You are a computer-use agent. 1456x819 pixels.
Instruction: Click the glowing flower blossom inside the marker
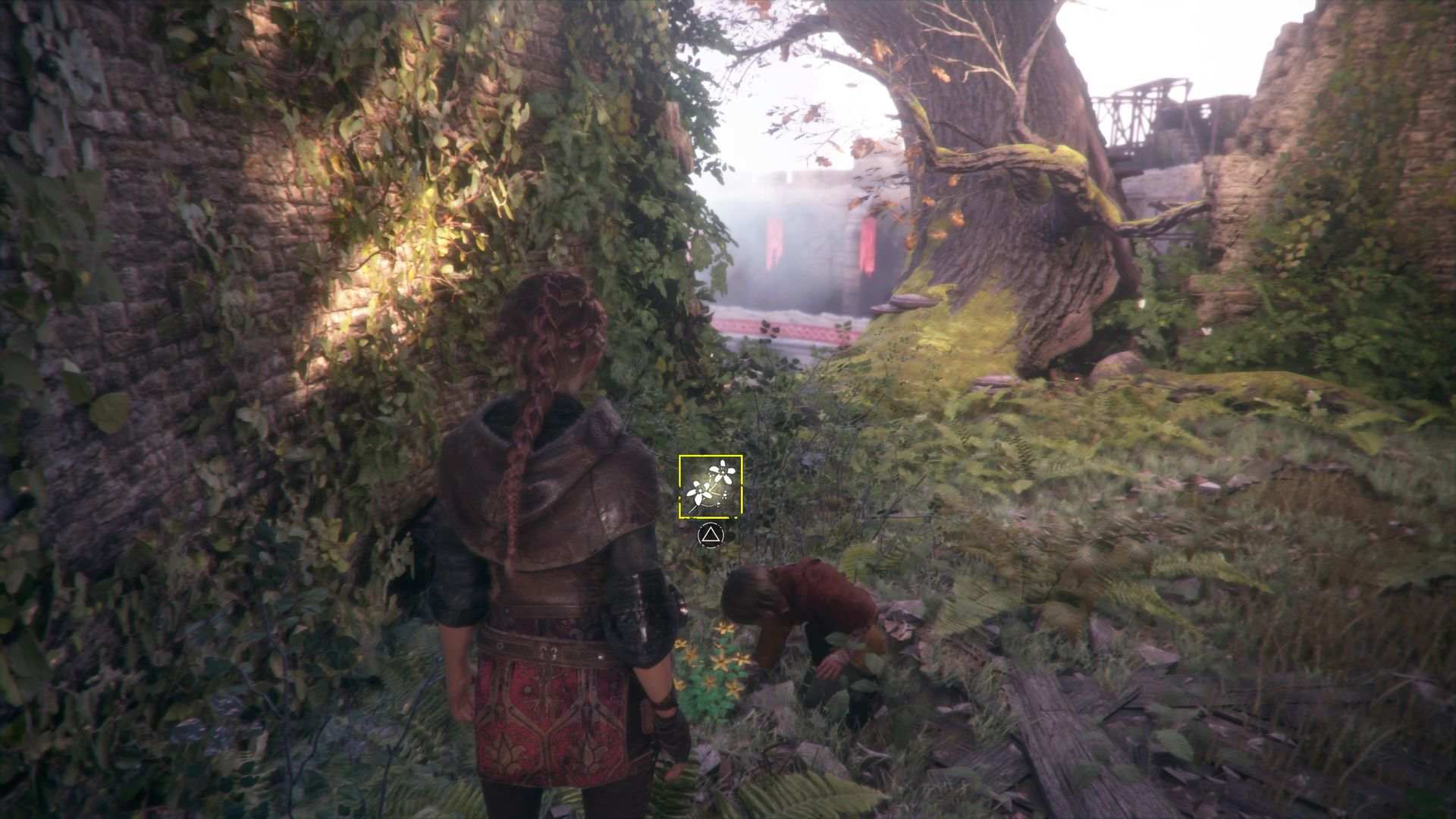click(x=722, y=470)
